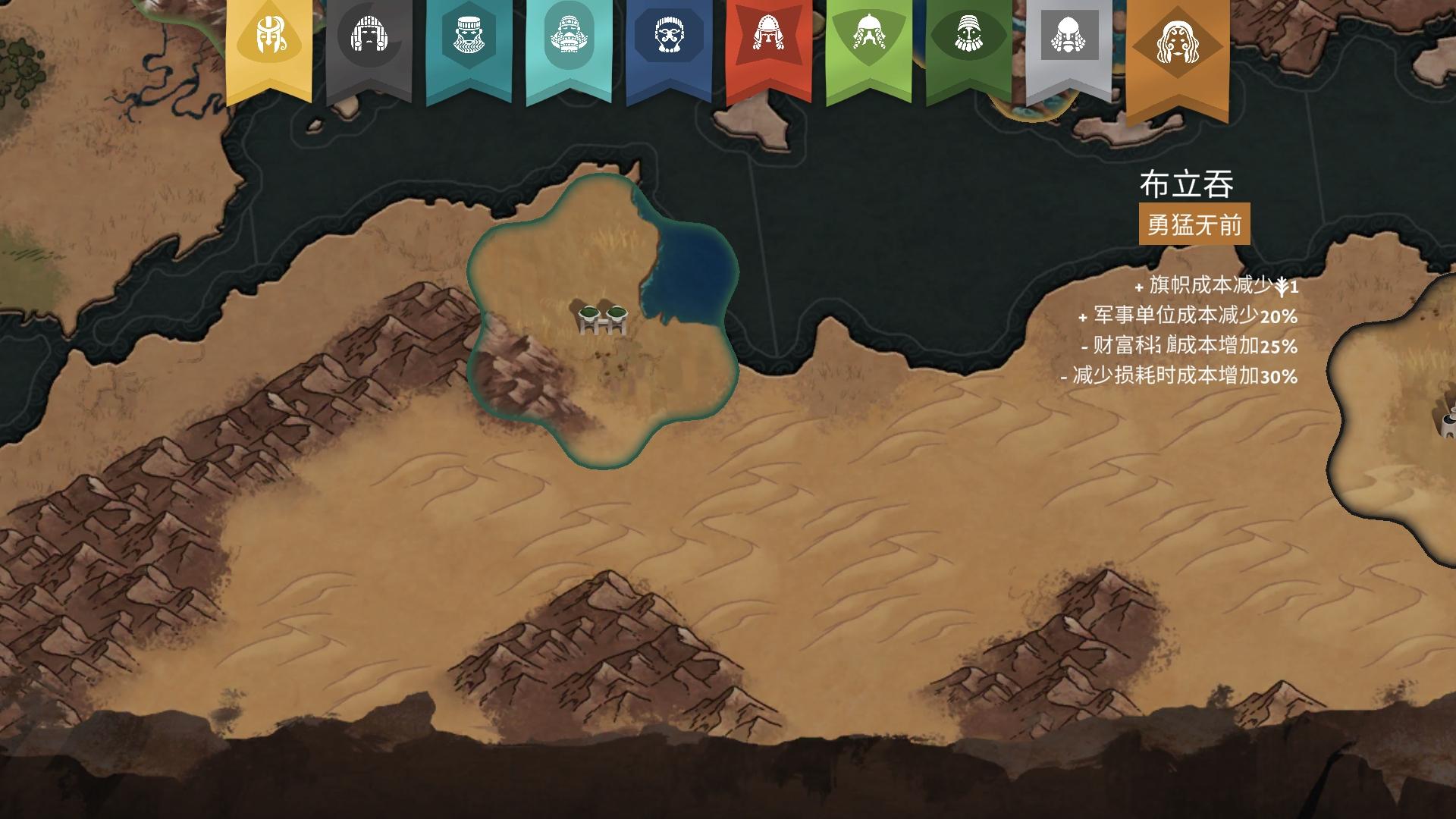Click the settlement buildings inside the Briton territory
1456x819 pixels.
coord(601,318)
